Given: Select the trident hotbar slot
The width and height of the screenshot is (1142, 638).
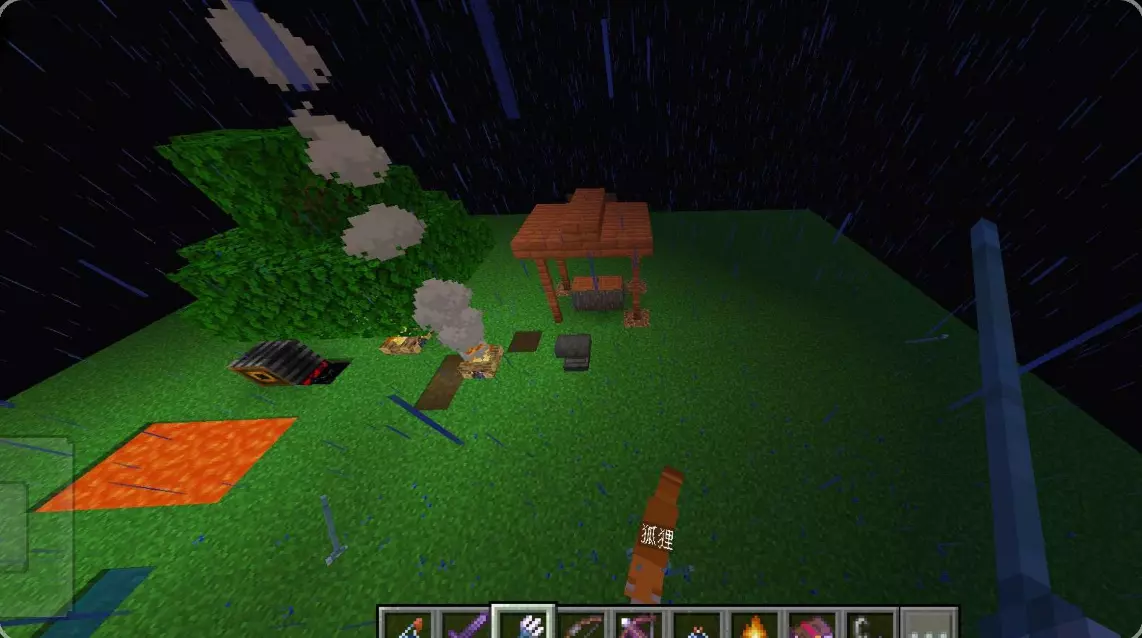Looking at the screenshot, I should click(x=522, y=625).
